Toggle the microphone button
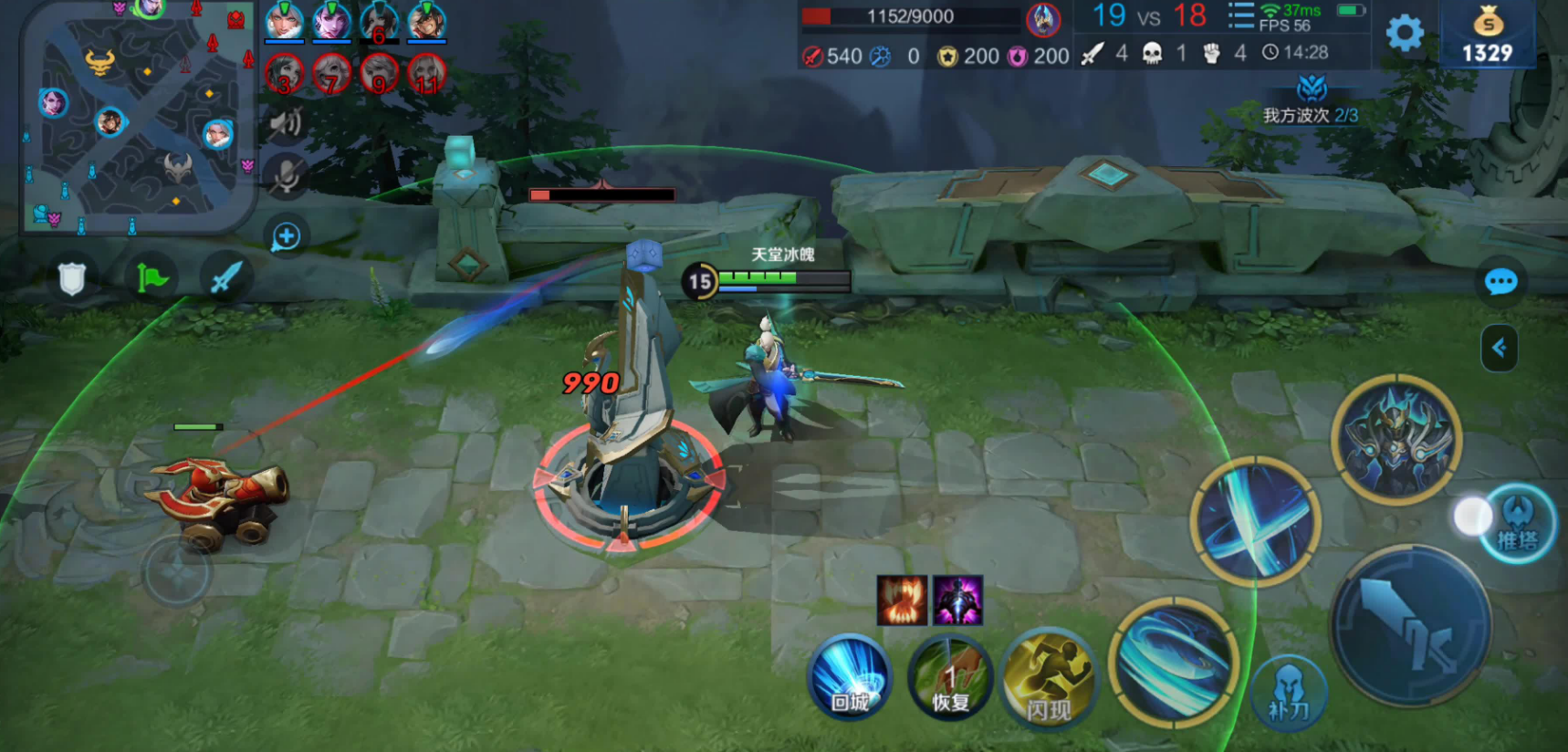This screenshot has height=752, width=1568. (286, 175)
